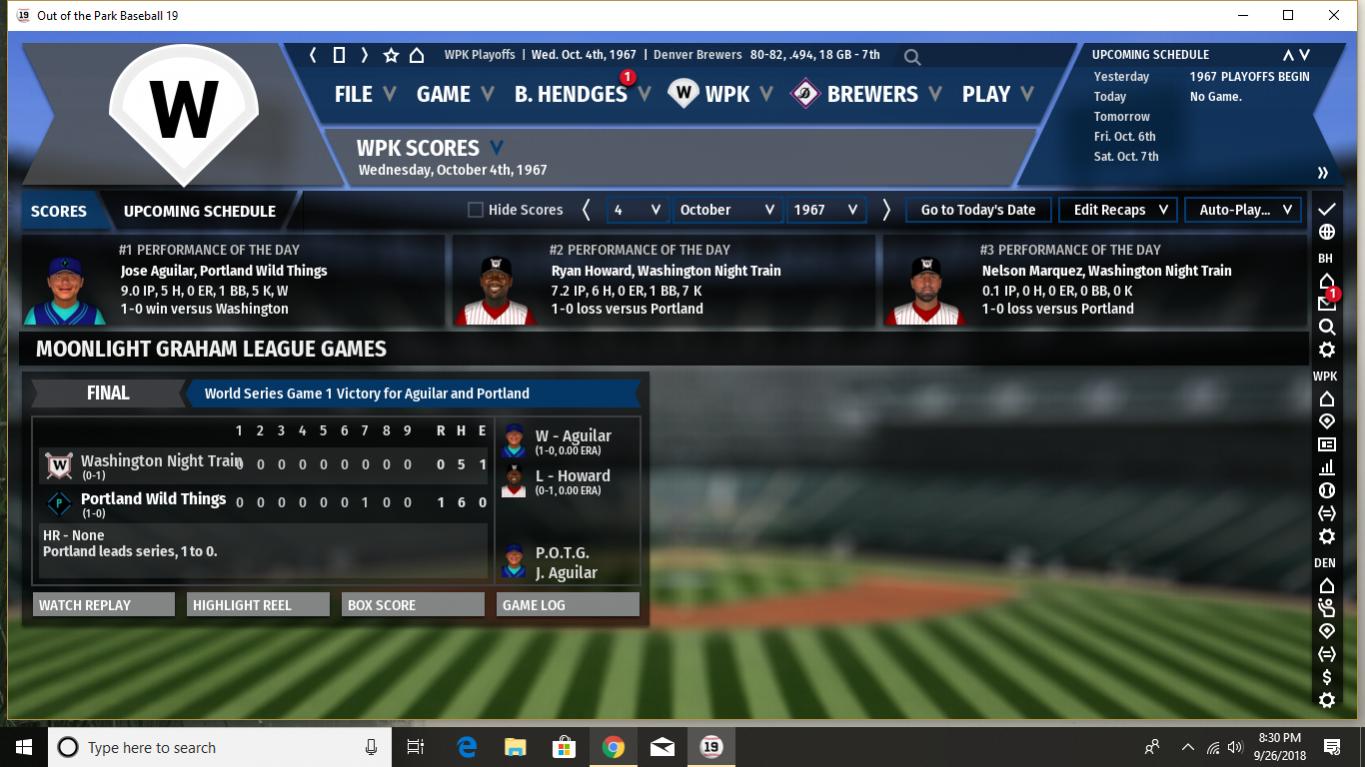Open the BREWERS team menu
Viewport: 1365px width, 767px height.
(x=871, y=94)
